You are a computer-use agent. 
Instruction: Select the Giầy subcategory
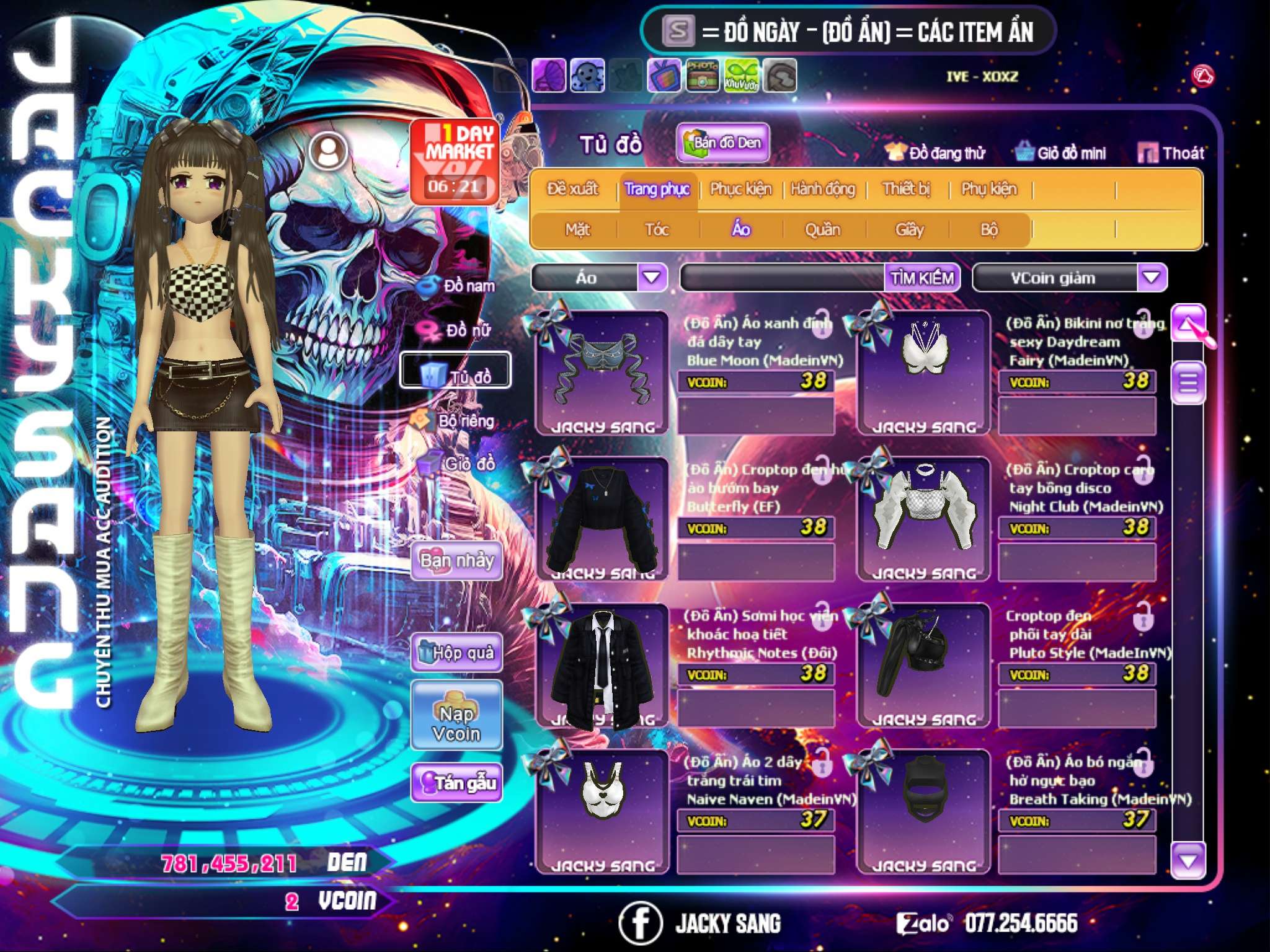coord(909,230)
